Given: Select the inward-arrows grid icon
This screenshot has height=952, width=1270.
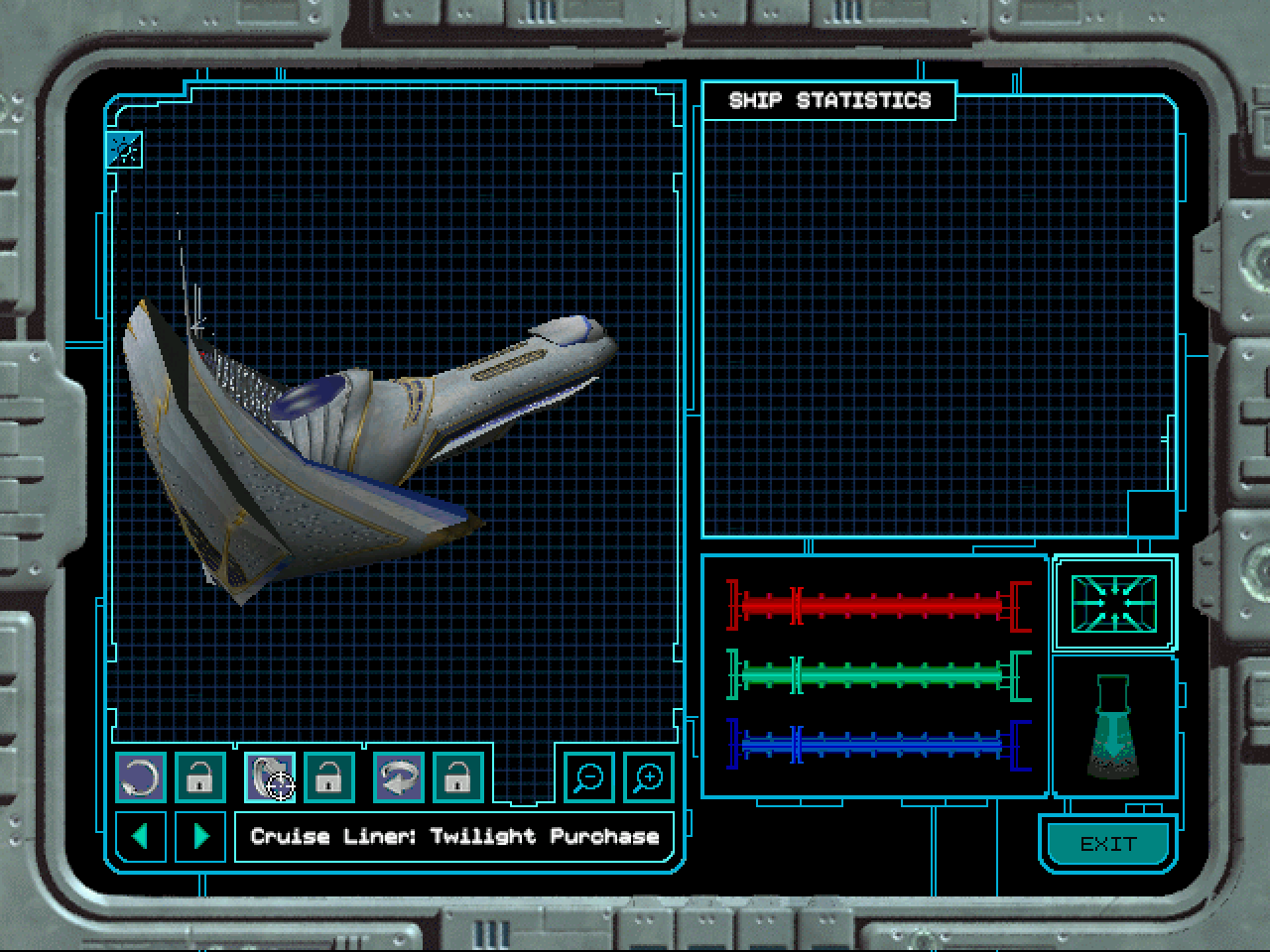Looking at the screenshot, I should point(1113,602).
